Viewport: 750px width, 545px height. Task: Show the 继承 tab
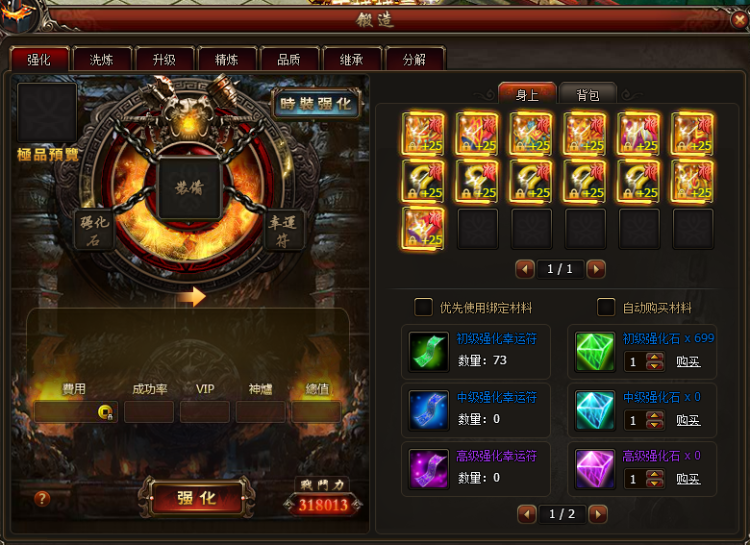pos(351,60)
